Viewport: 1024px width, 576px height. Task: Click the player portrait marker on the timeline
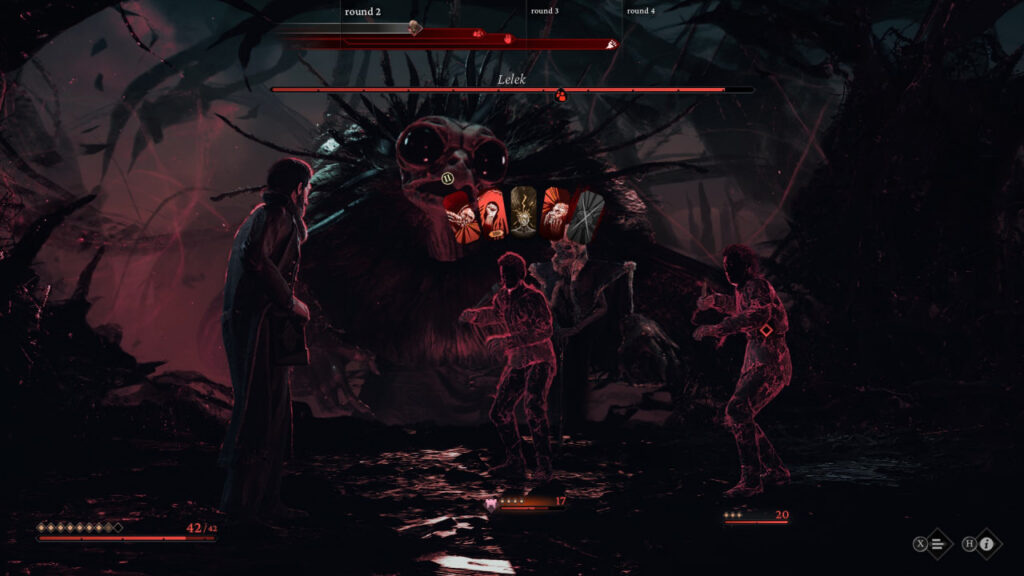(416, 28)
